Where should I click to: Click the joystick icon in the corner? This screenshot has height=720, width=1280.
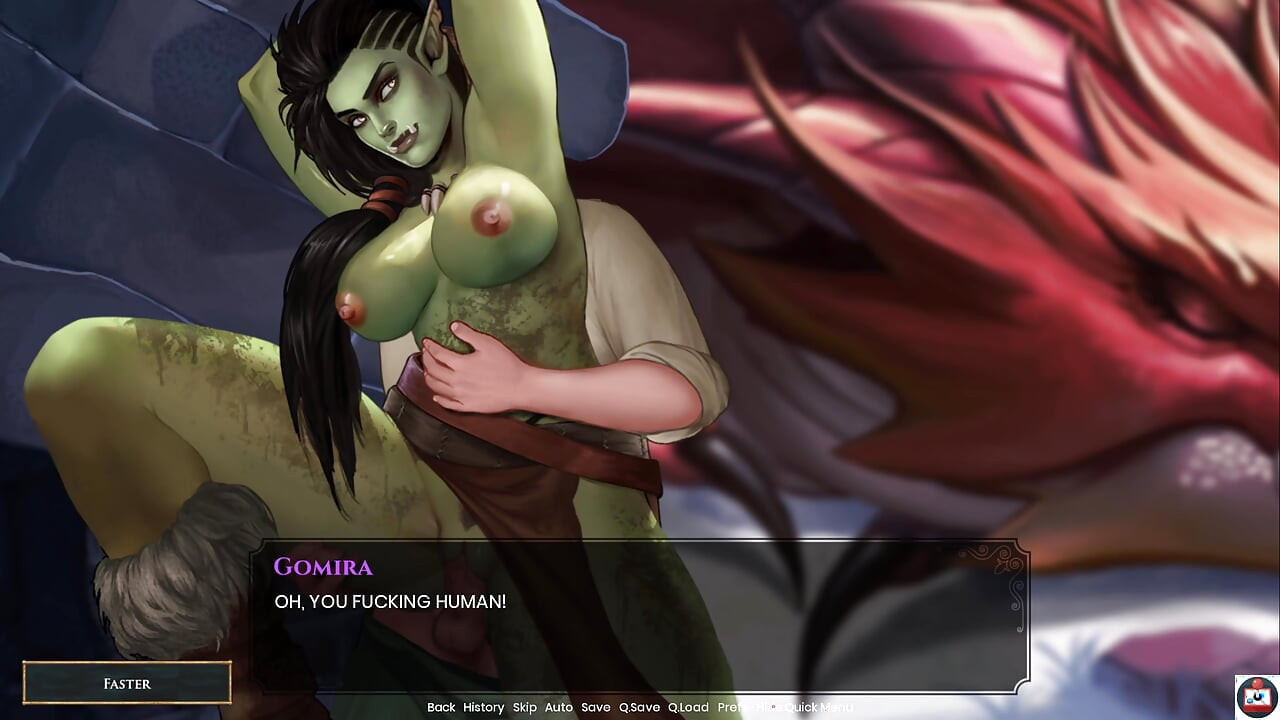[x=1256, y=696]
